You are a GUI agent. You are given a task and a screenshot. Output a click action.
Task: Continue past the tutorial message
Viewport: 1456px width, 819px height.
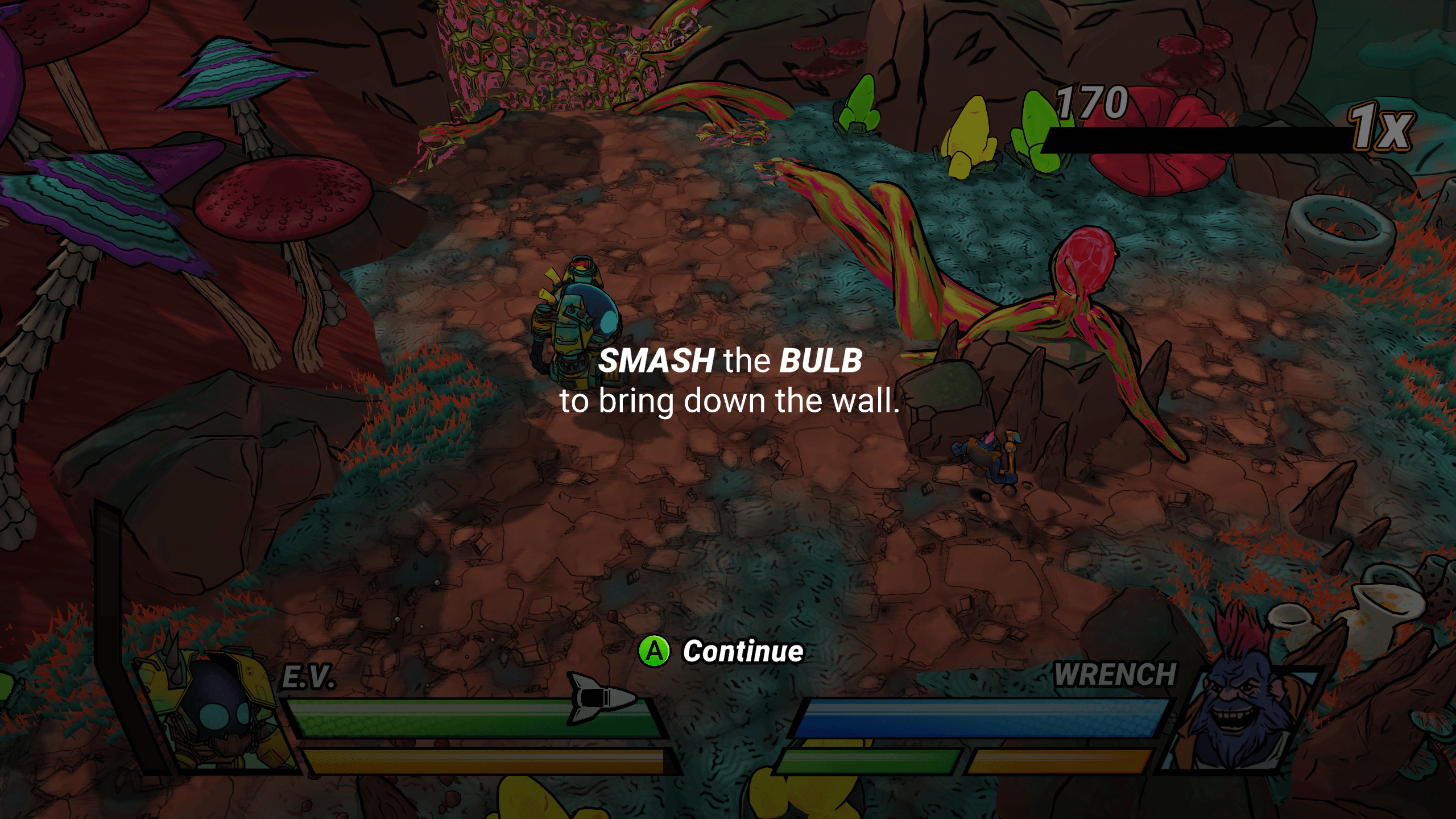[x=721, y=651]
